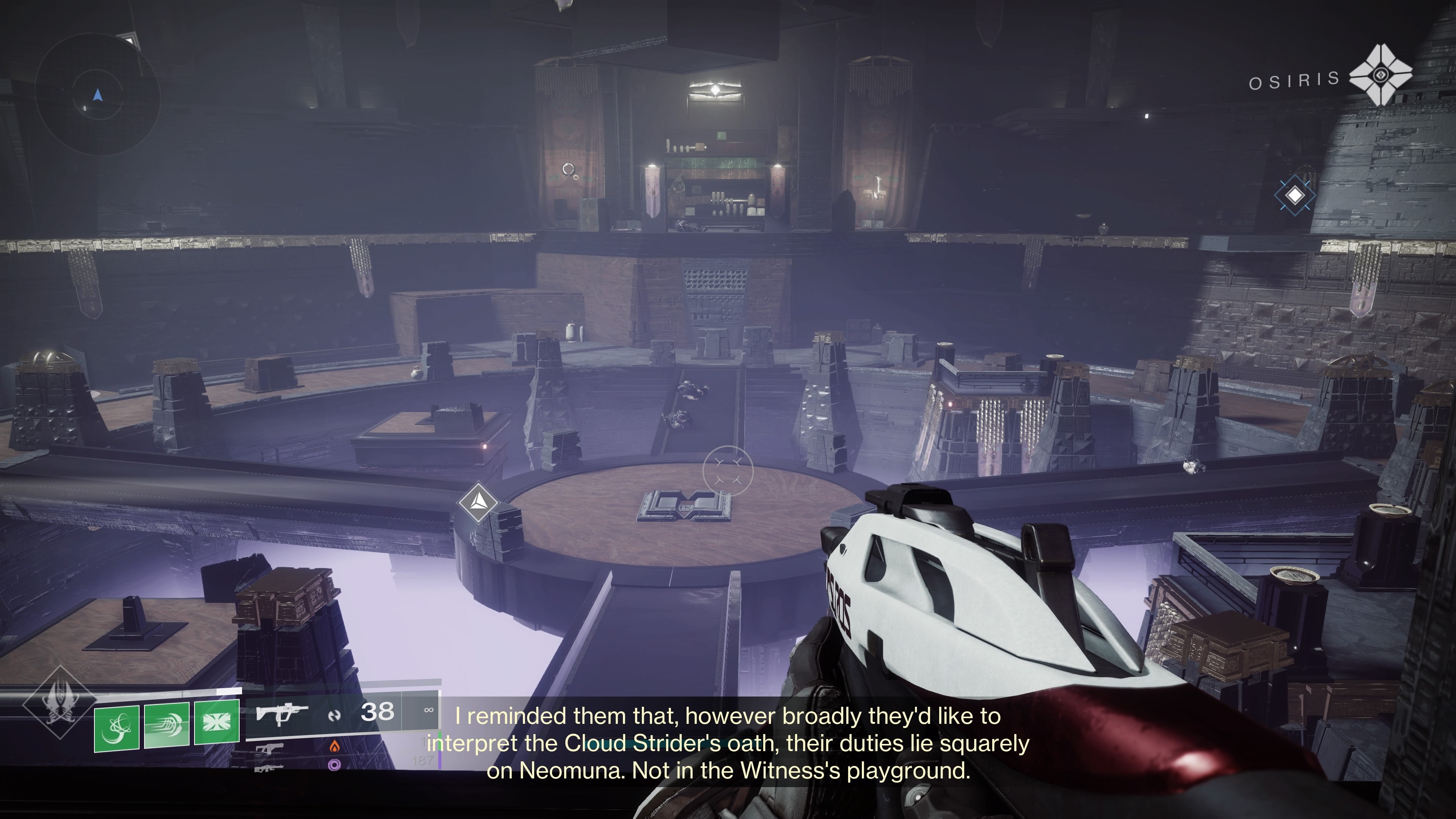Select the Strand grenade ability icon
The height and width of the screenshot is (819, 1456).
(116, 731)
